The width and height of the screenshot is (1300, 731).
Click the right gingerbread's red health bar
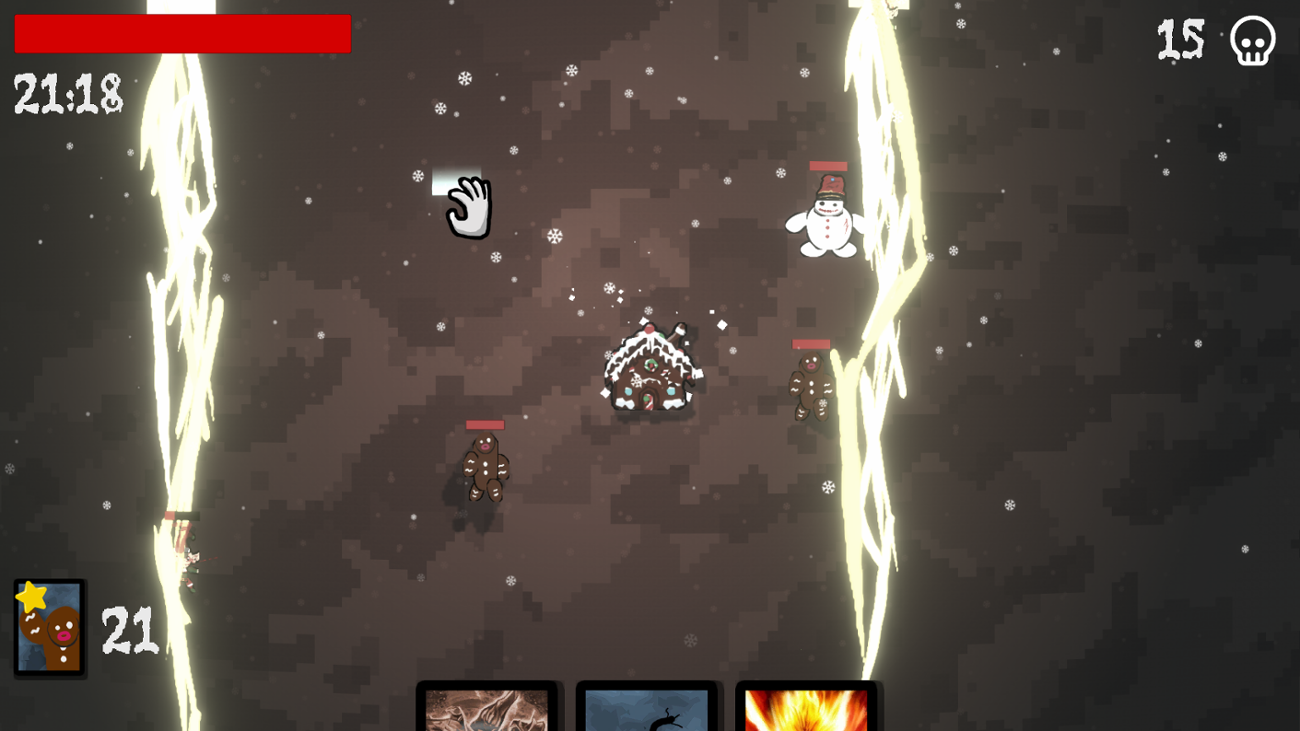coord(812,344)
